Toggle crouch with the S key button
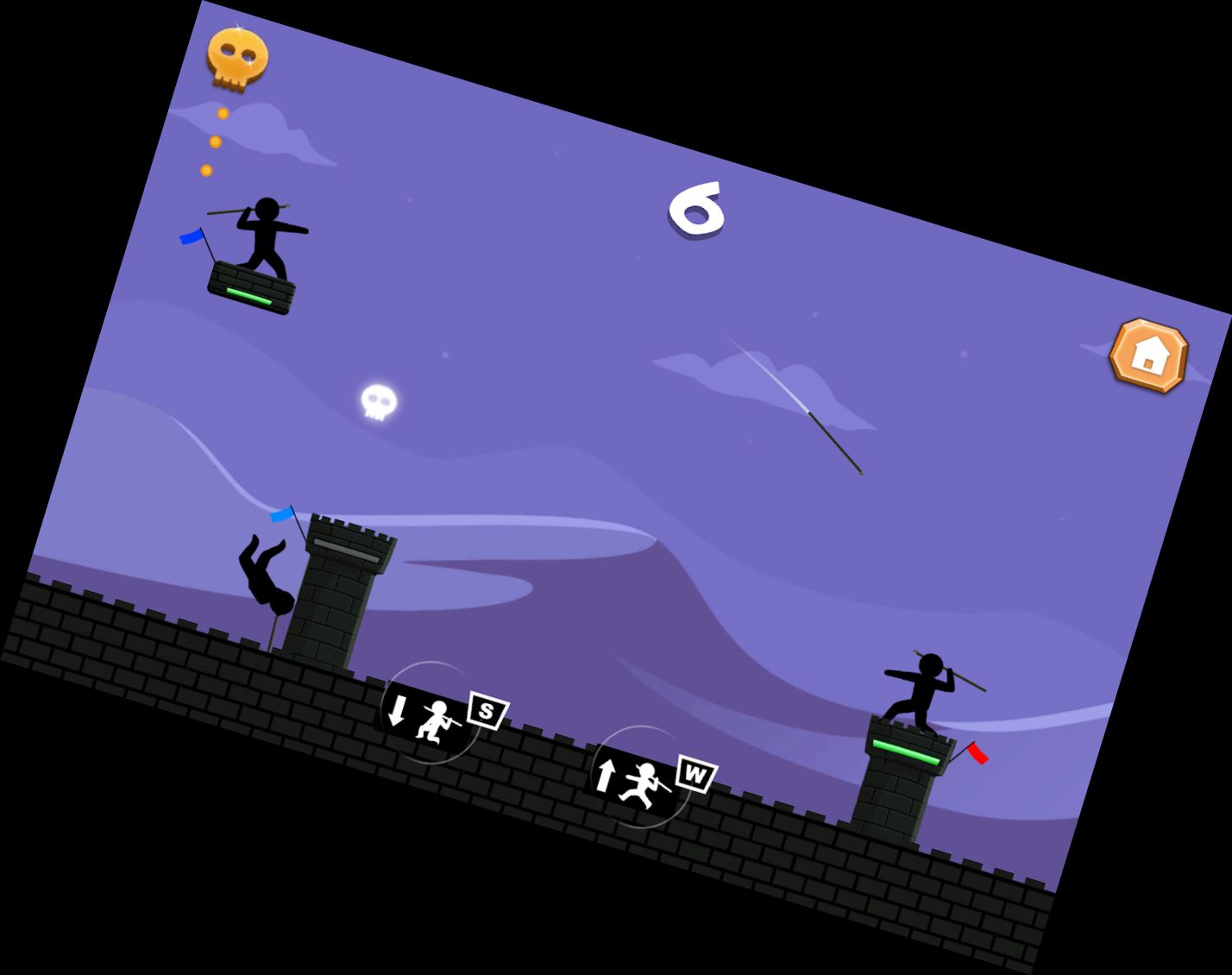1232x975 pixels. [486, 712]
